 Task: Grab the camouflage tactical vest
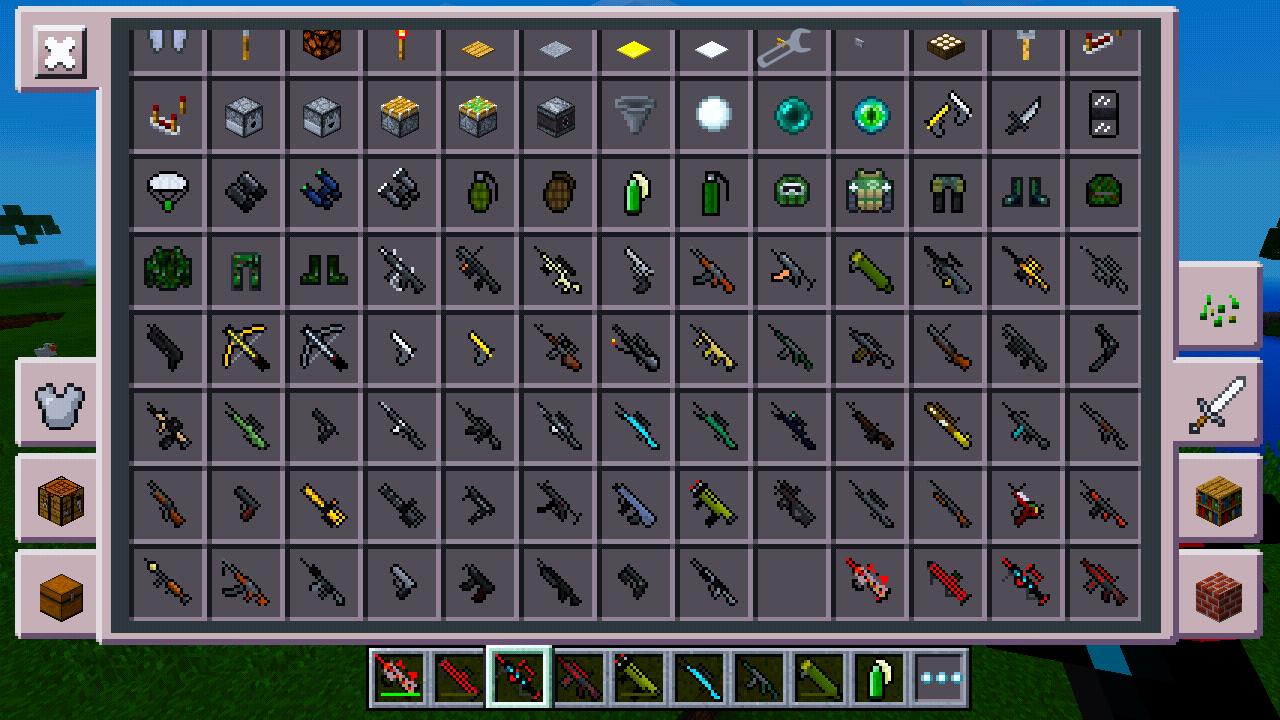tap(870, 192)
